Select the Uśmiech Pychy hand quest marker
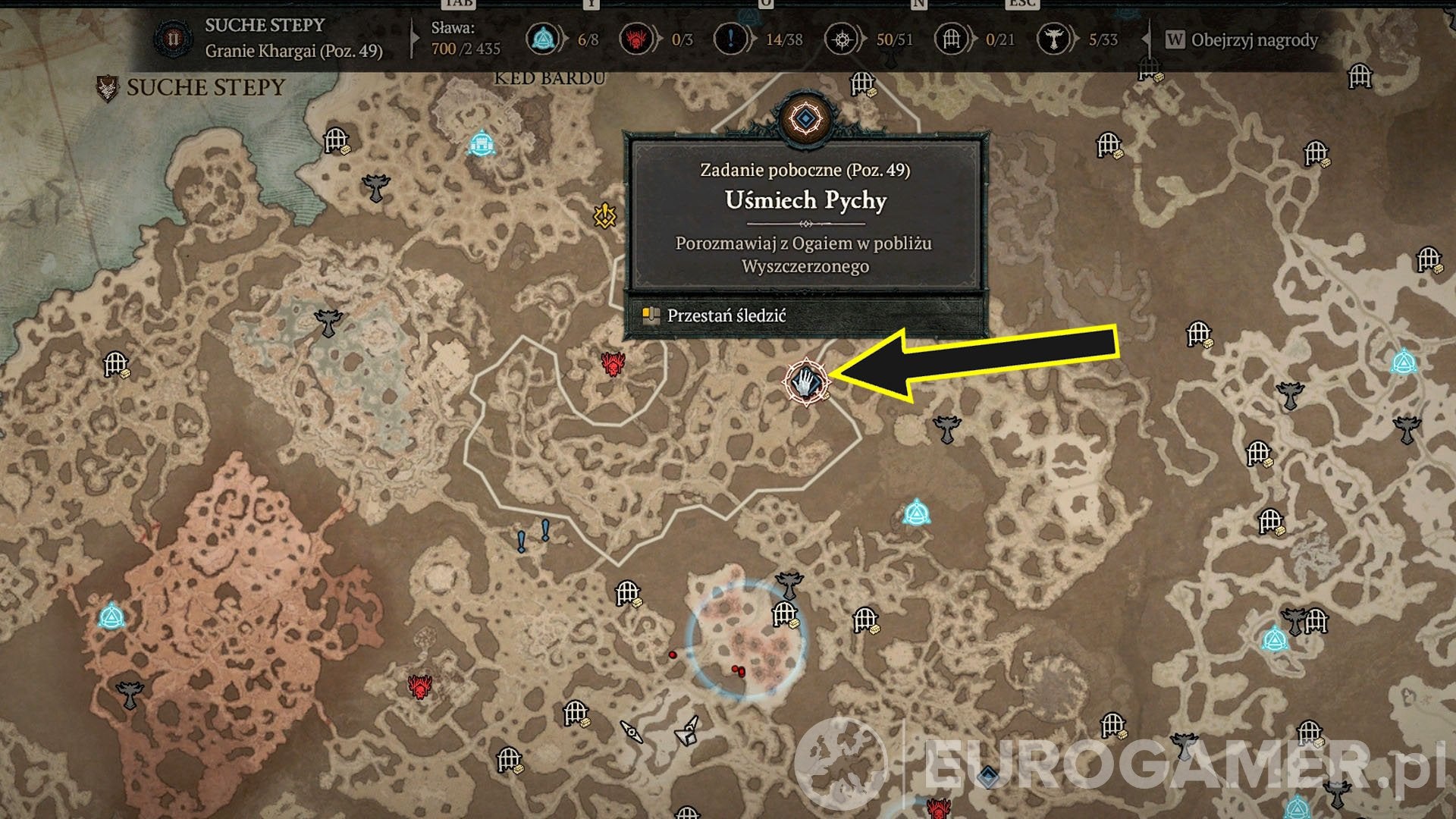This screenshot has width=1456, height=819. click(x=805, y=381)
